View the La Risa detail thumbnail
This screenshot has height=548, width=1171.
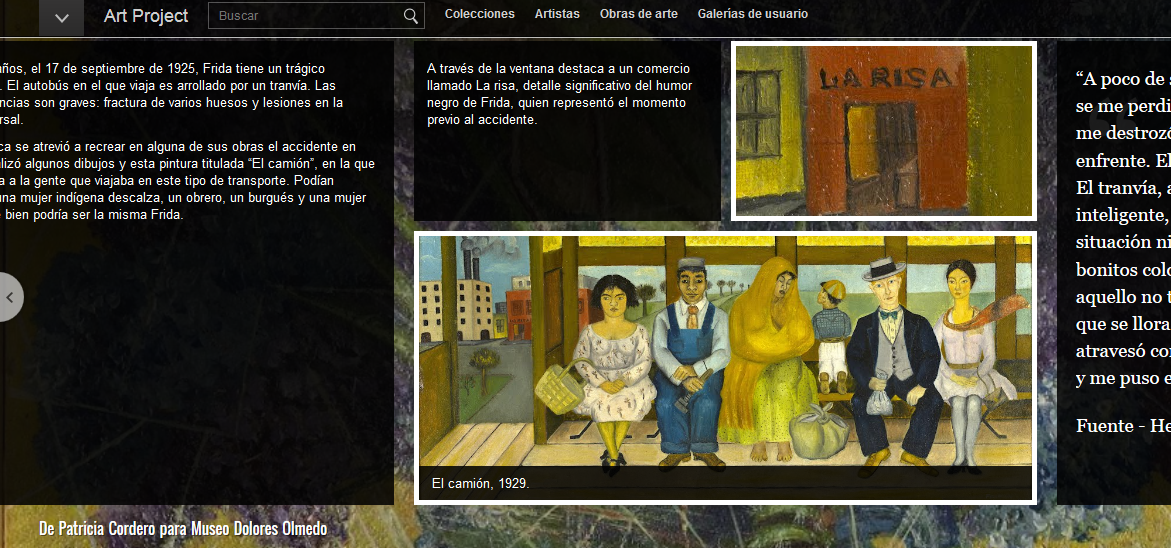coord(884,130)
